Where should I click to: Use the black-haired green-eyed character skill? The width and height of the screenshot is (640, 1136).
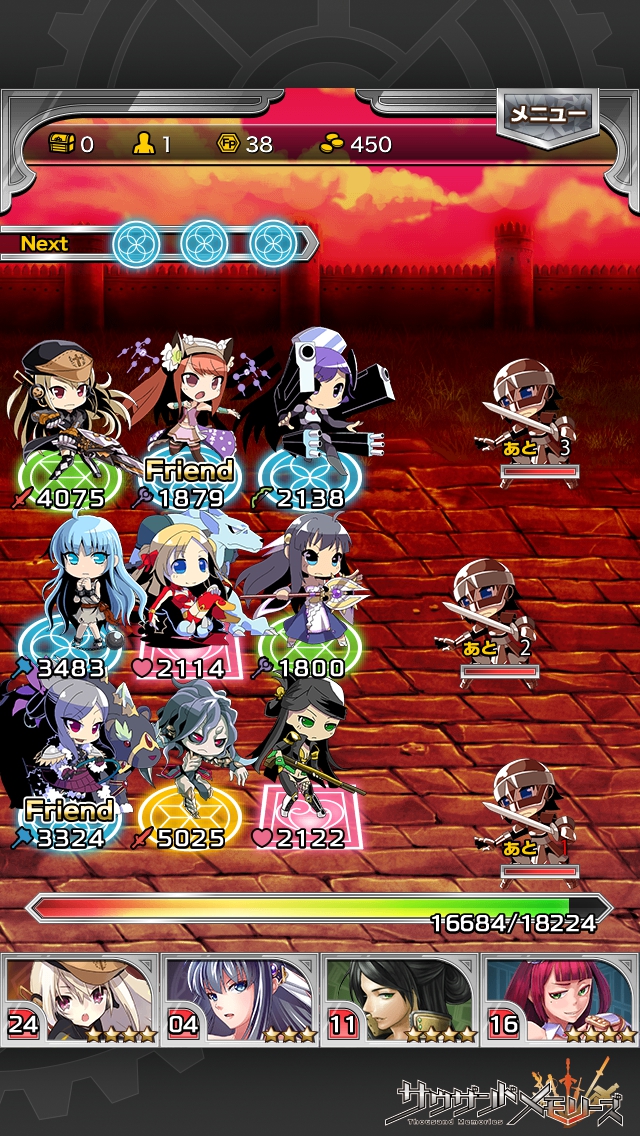pyautogui.click(x=400, y=999)
